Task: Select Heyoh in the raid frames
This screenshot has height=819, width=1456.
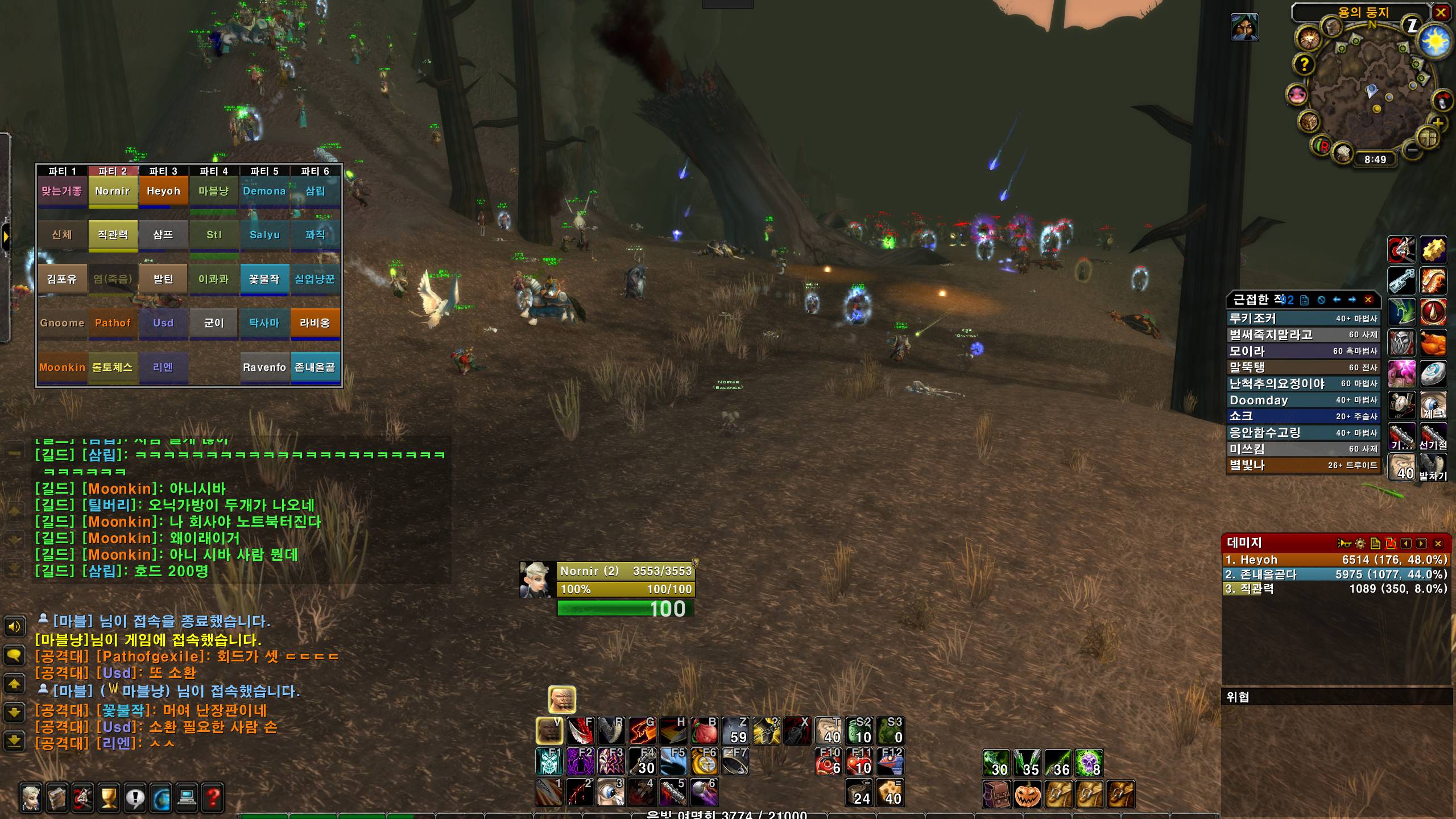Action: pos(163,191)
